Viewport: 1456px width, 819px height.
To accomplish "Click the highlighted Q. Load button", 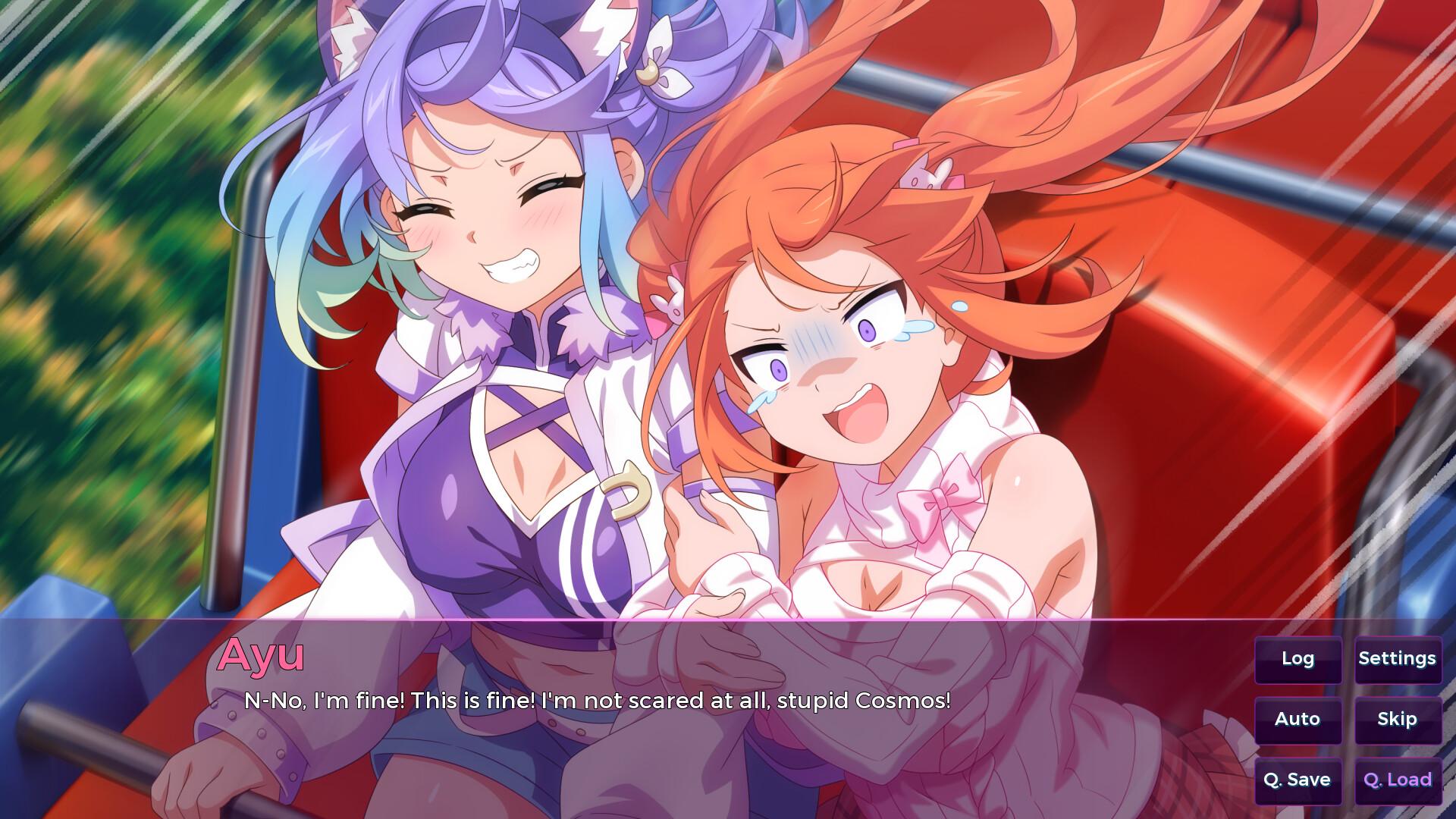I will click(1398, 779).
